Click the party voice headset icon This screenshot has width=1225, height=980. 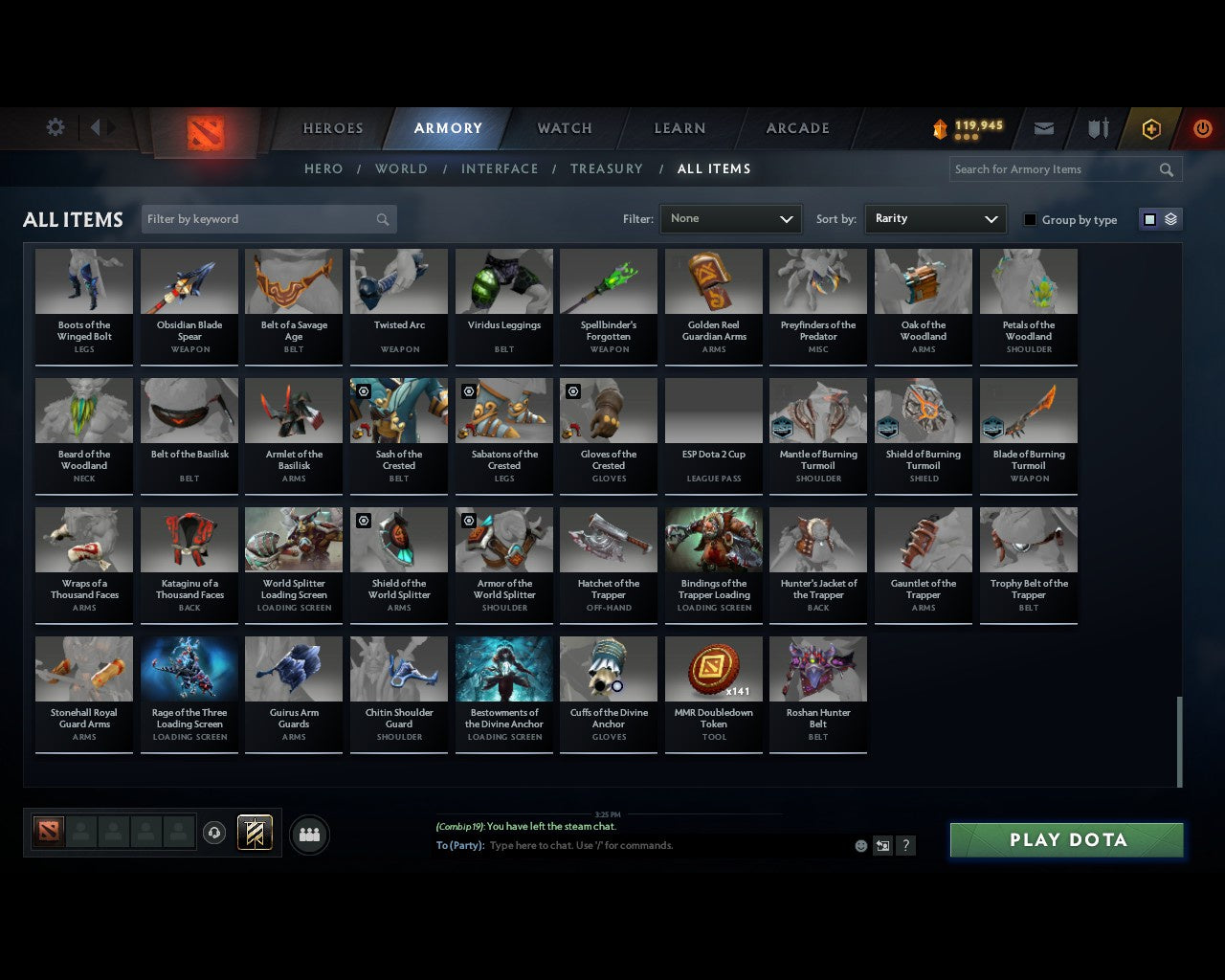pos(214,834)
